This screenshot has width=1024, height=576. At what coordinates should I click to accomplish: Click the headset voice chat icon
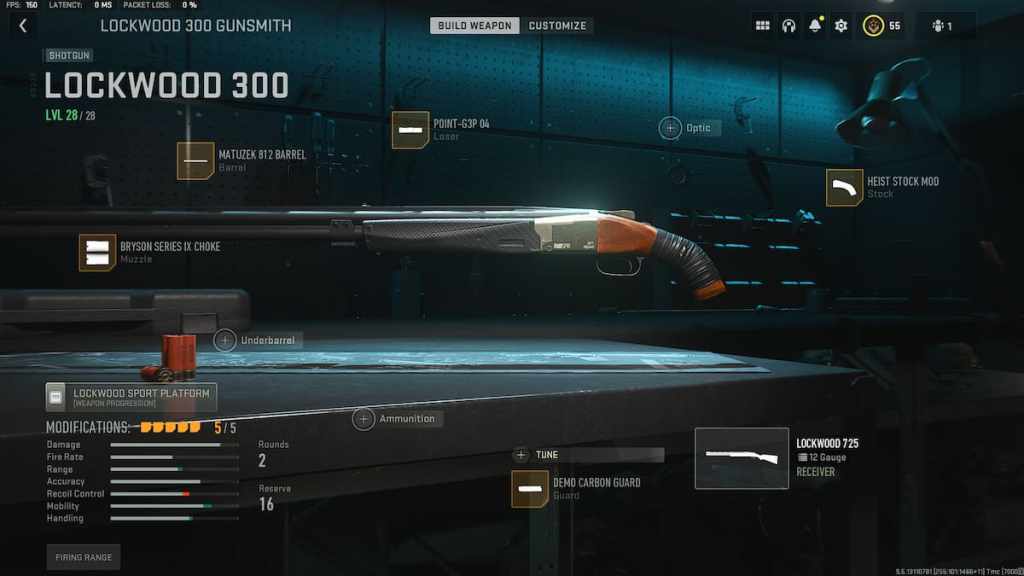pyautogui.click(x=788, y=26)
